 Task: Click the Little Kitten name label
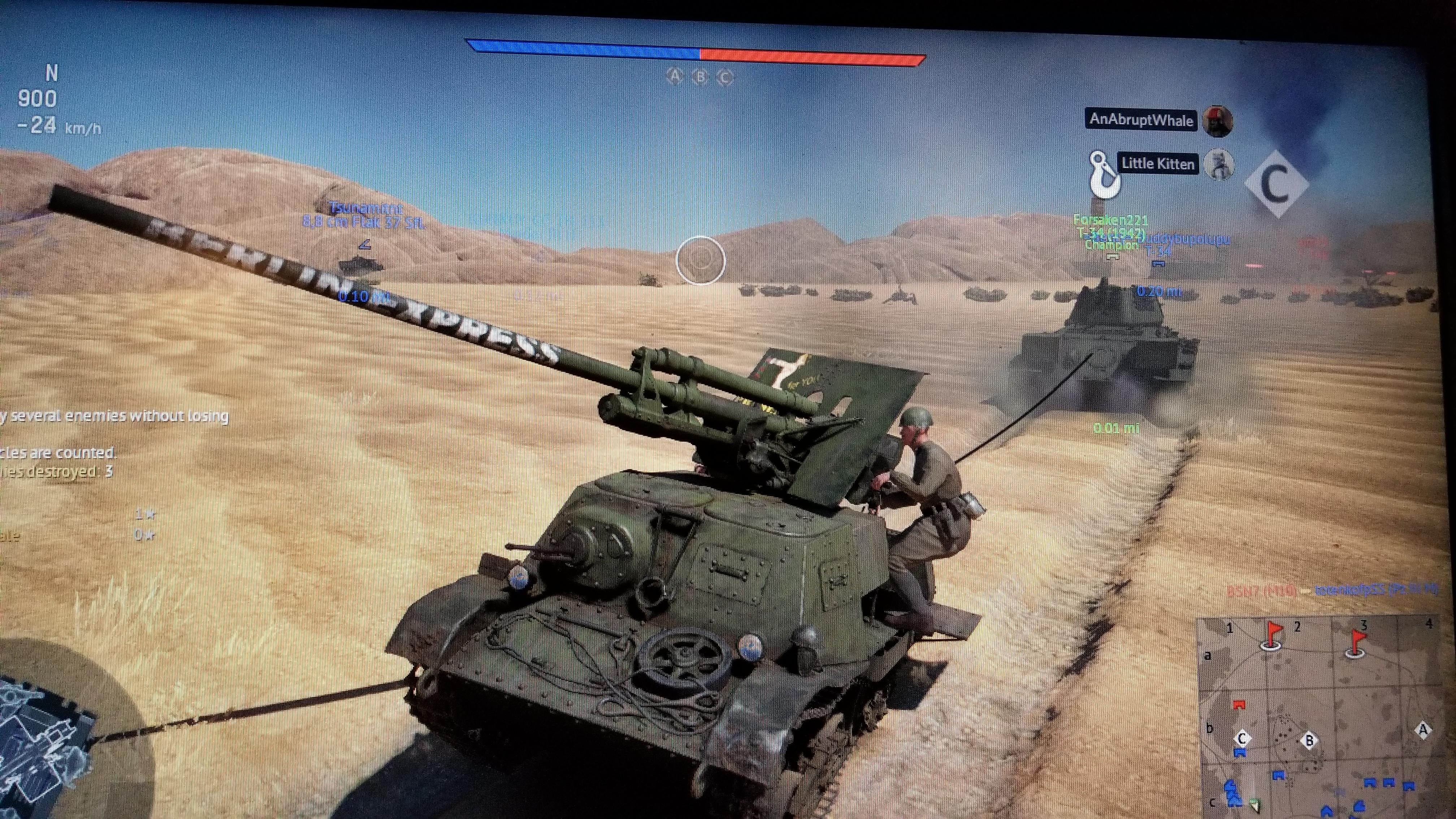click(x=1158, y=163)
